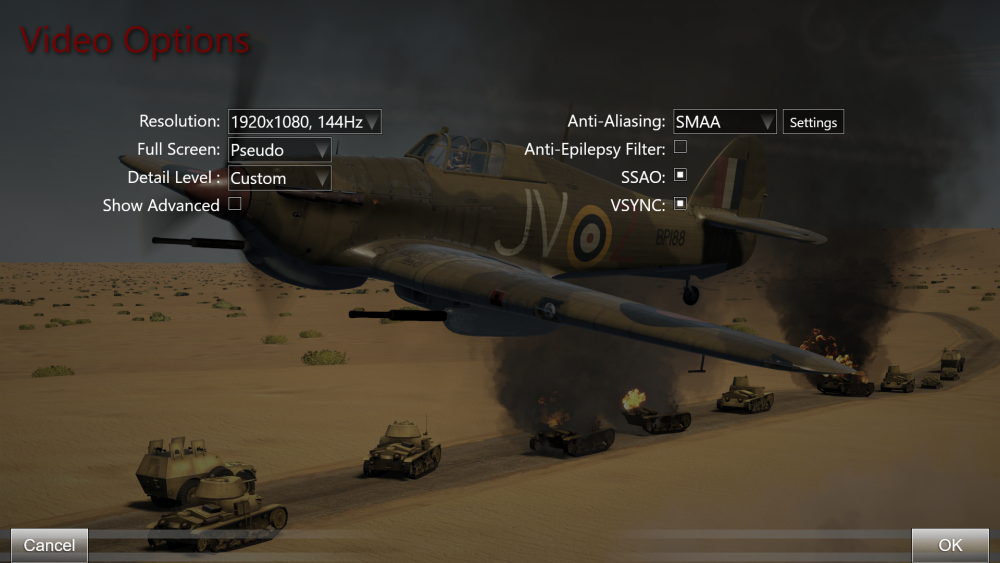This screenshot has width=1000, height=563.
Task: Confirm settings with OK
Action: (x=950, y=545)
